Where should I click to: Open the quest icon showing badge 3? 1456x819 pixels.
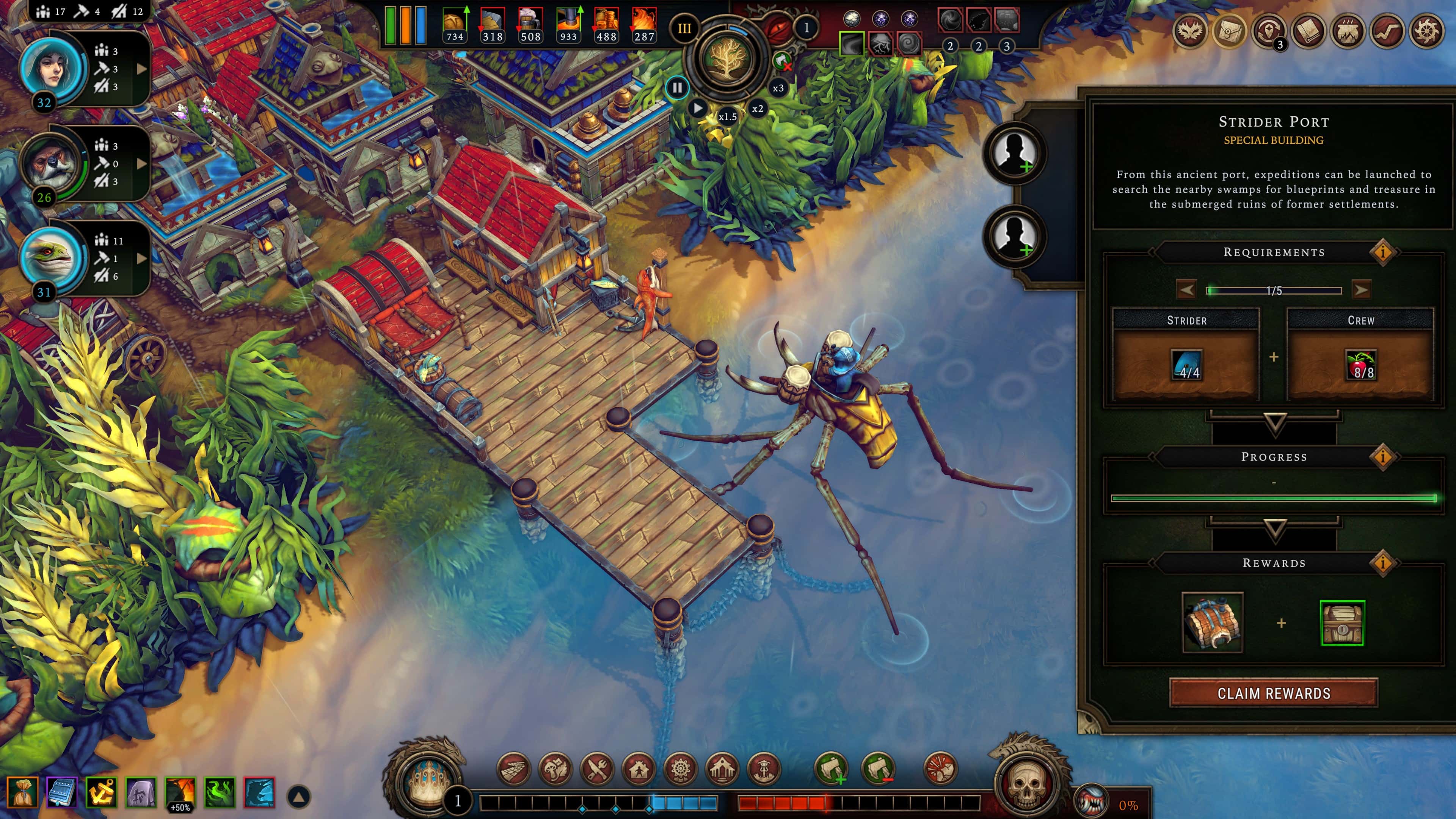[x=1269, y=31]
